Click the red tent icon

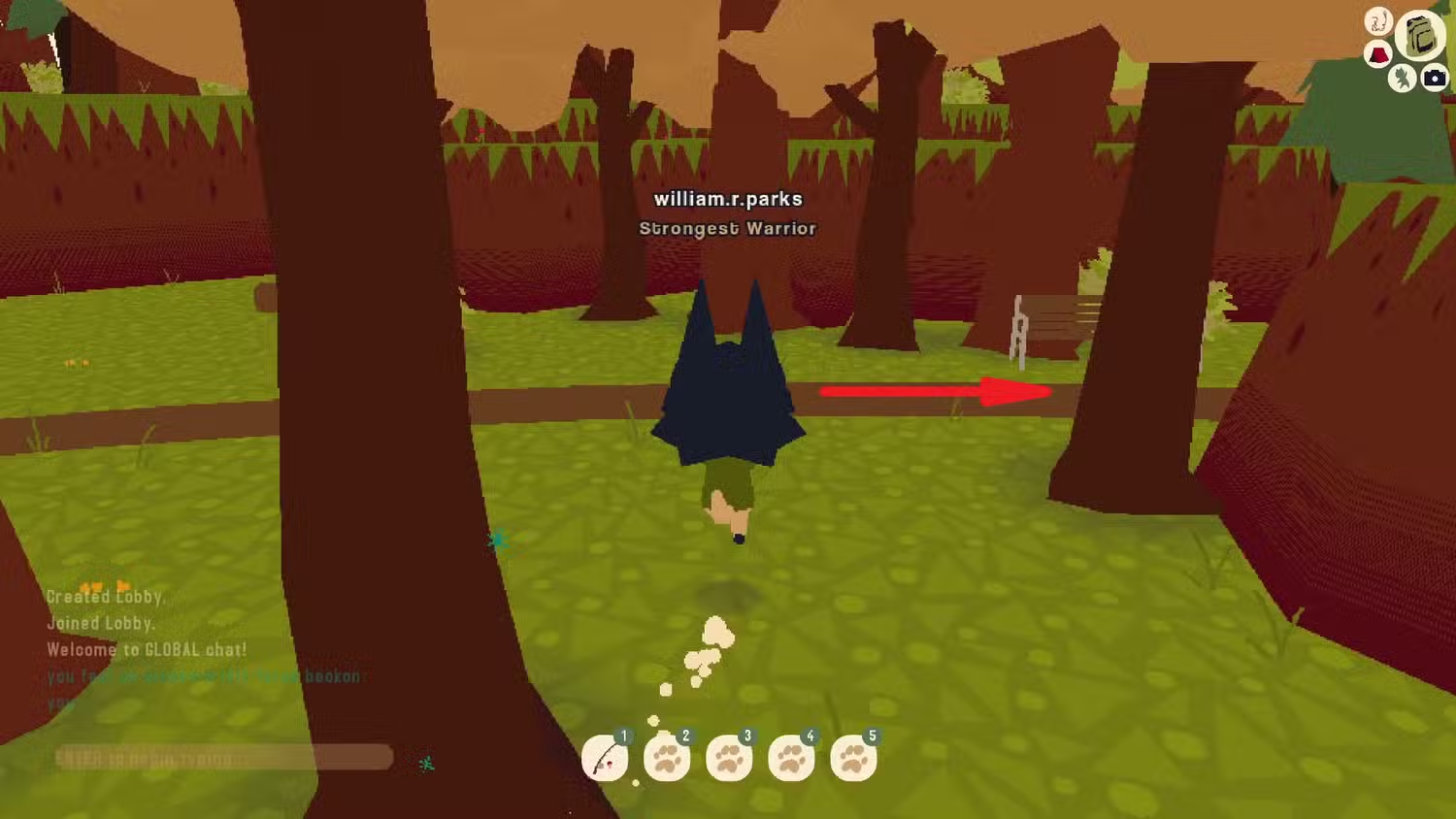(1378, 54)
